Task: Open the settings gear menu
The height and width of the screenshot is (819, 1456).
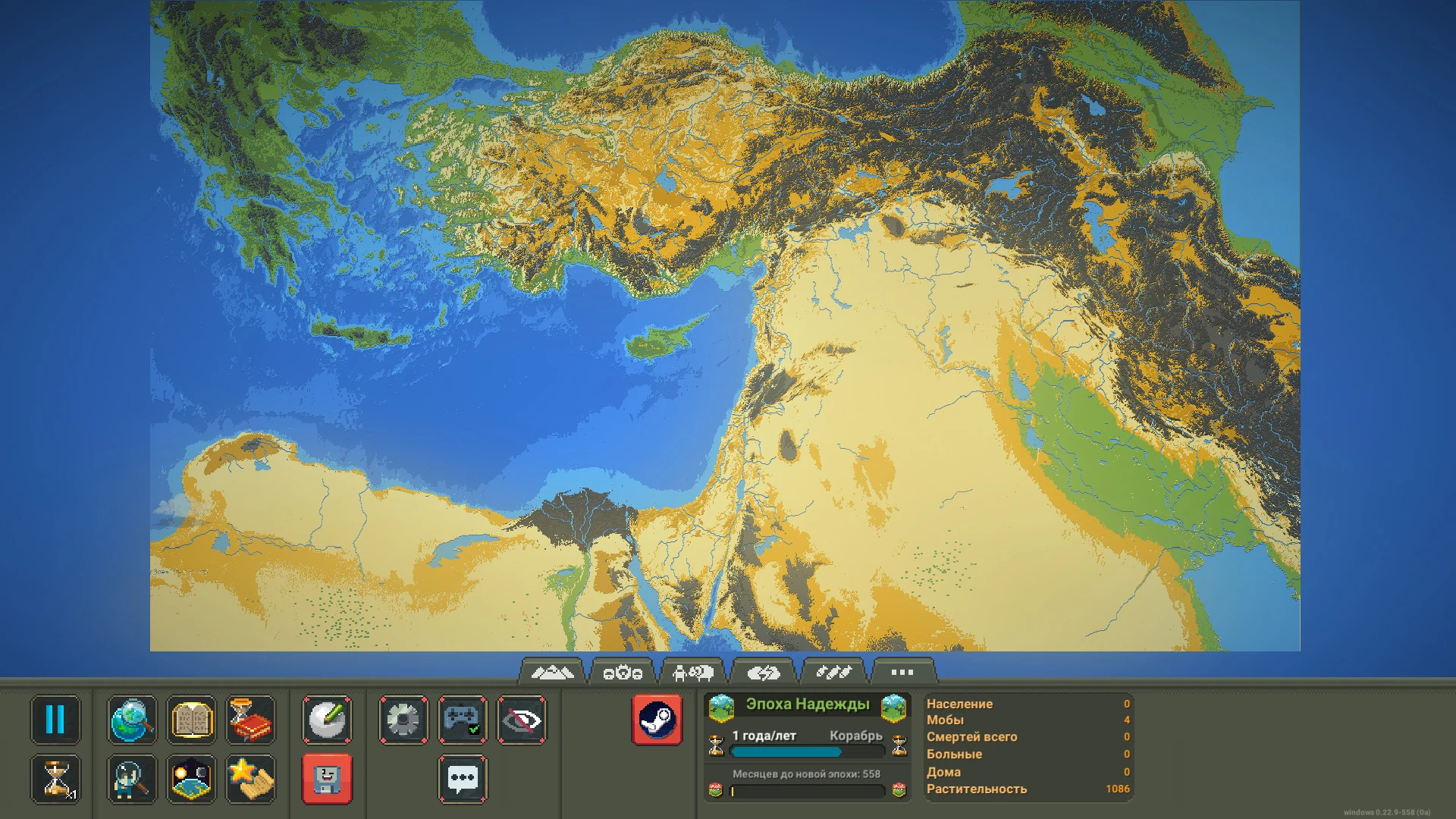Action: click(x=403, y=720)
